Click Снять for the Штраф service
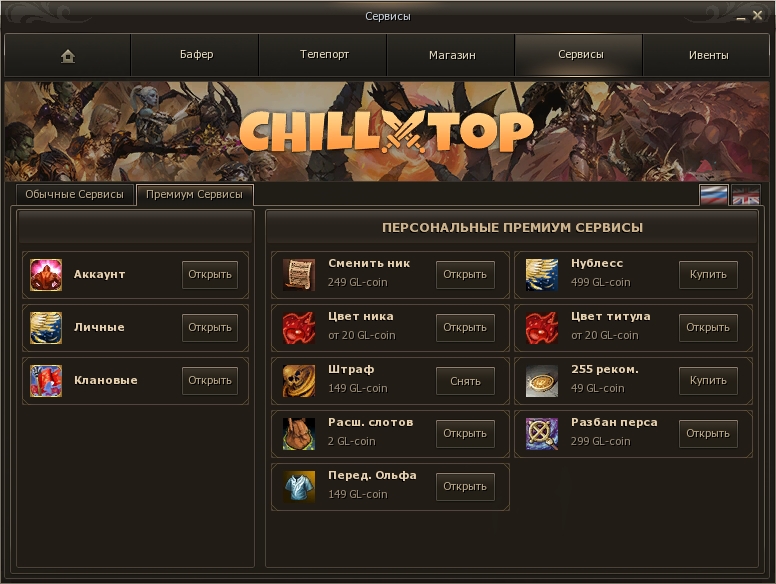The width and height of the screenshot is (776, 584). tap(465, 380)
